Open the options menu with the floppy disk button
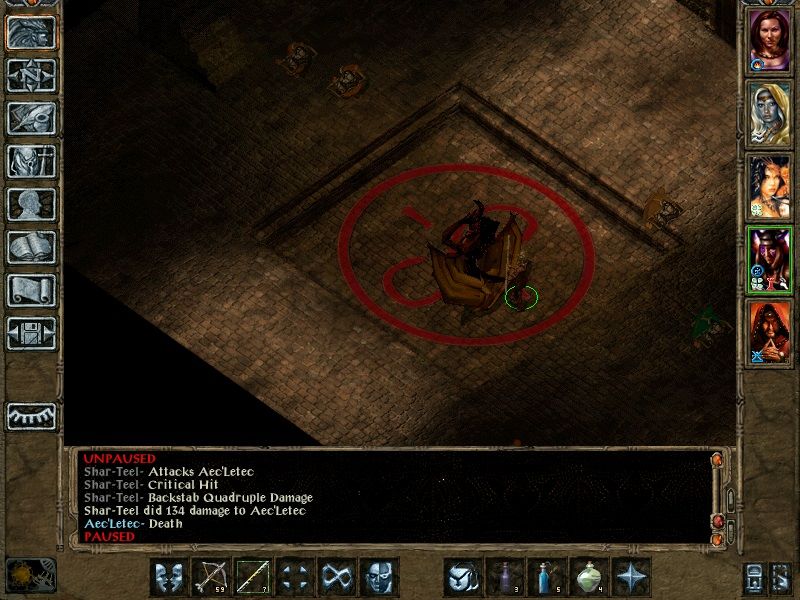 (x=31, y=333)
